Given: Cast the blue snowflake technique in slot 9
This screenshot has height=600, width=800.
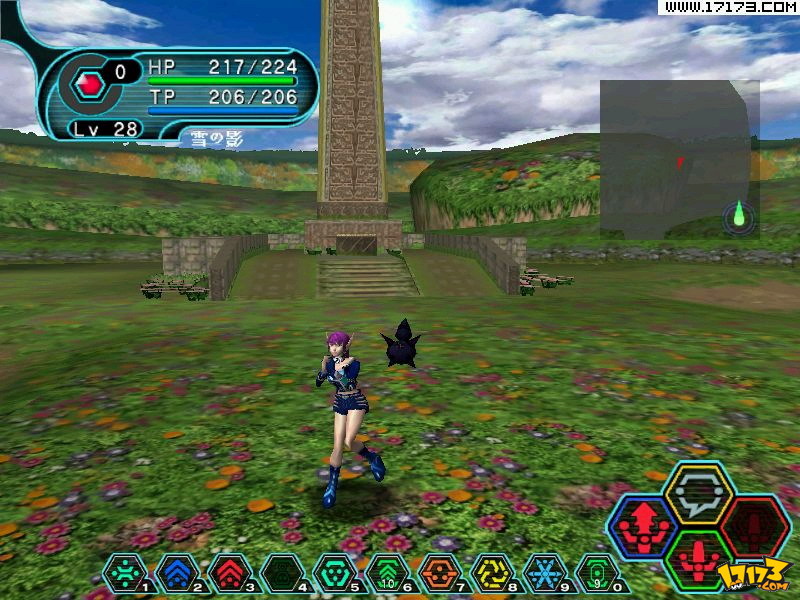Looking at the screenshot, I should coord(545,573).
